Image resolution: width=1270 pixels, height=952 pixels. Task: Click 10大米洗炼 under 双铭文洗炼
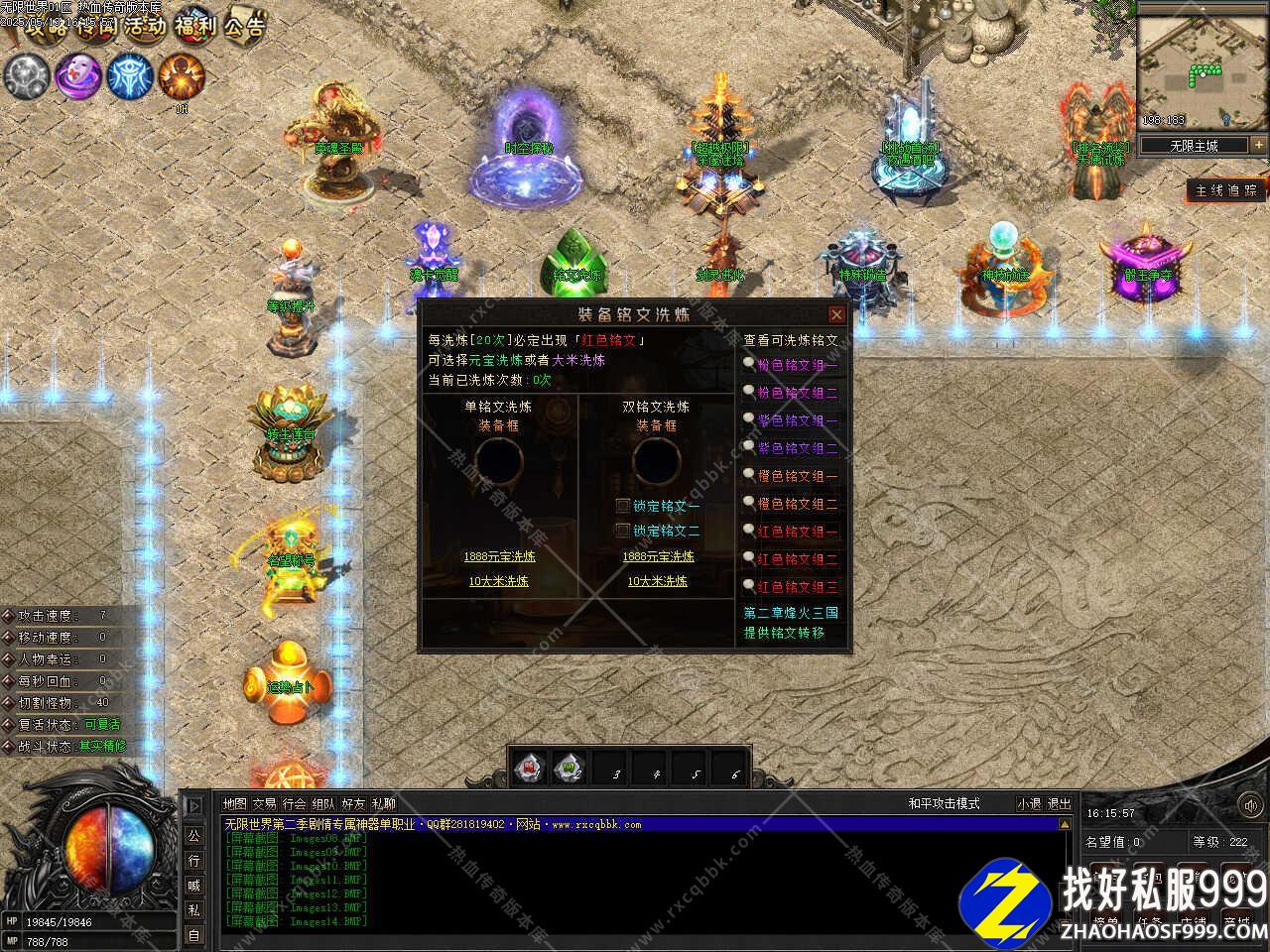point(658,581)
